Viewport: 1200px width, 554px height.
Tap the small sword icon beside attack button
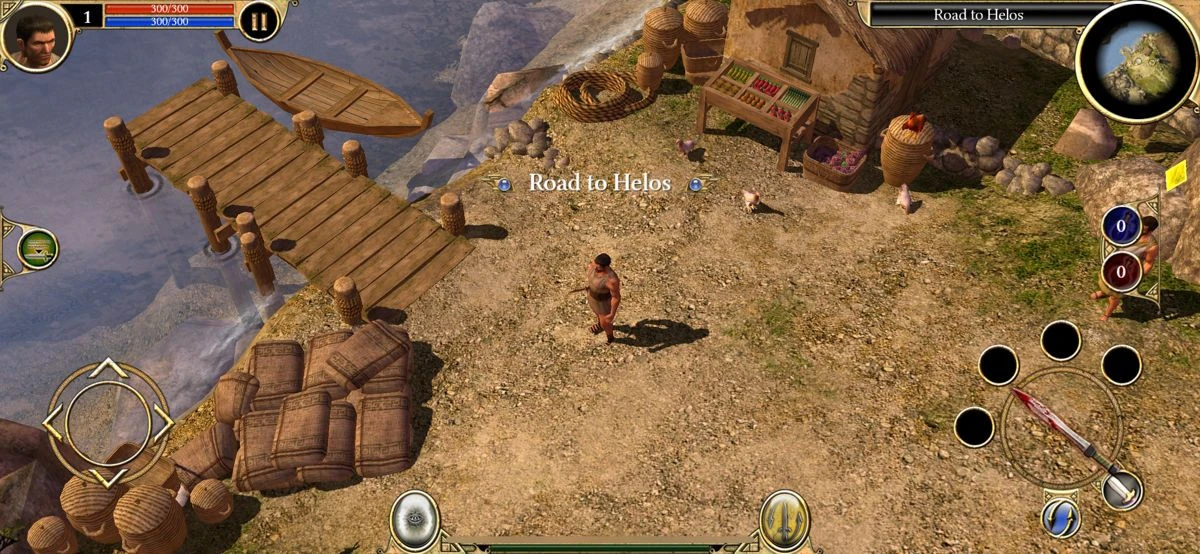click(1122, 489)
